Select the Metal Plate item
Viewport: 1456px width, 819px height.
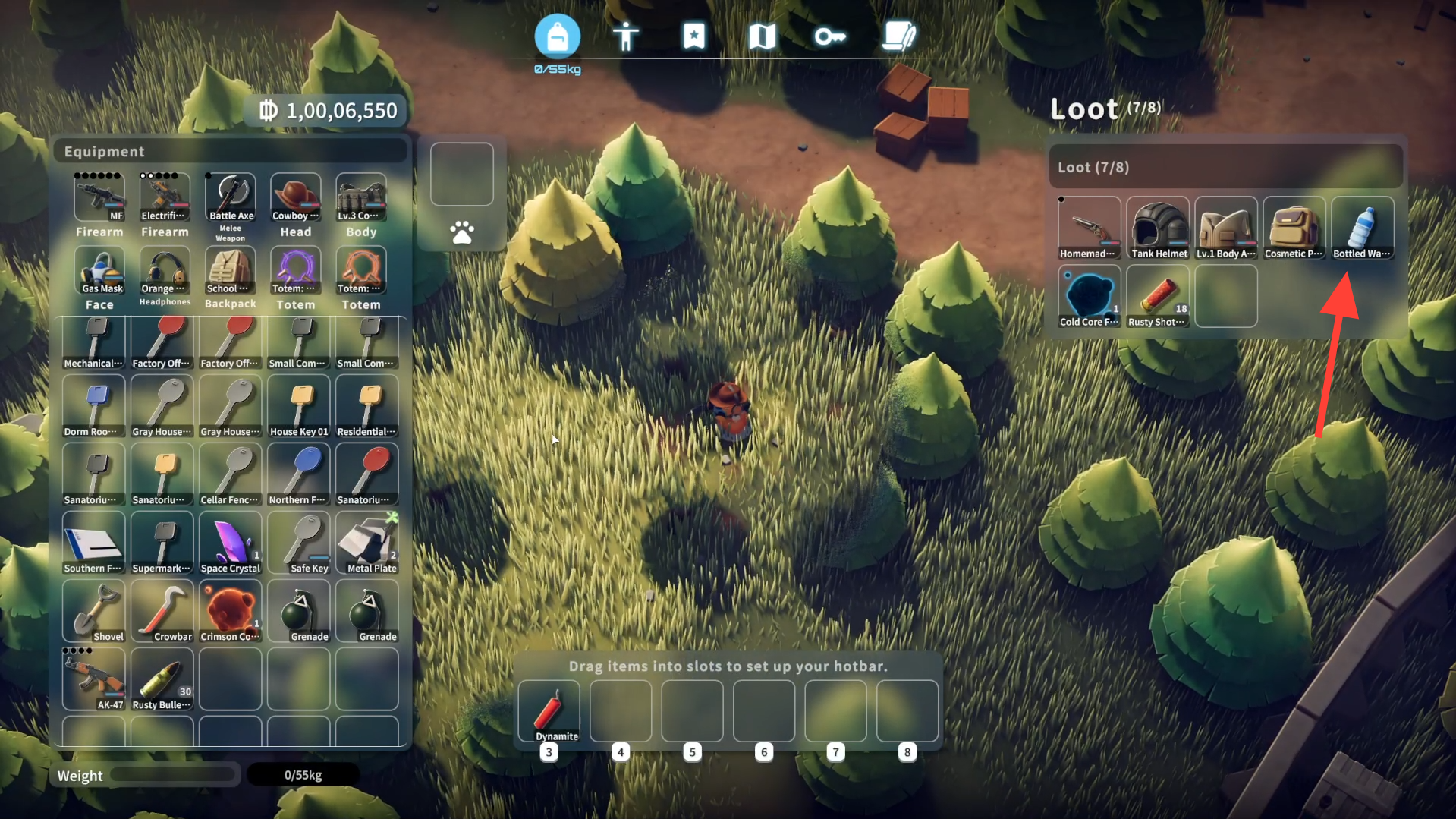[367, 543]
